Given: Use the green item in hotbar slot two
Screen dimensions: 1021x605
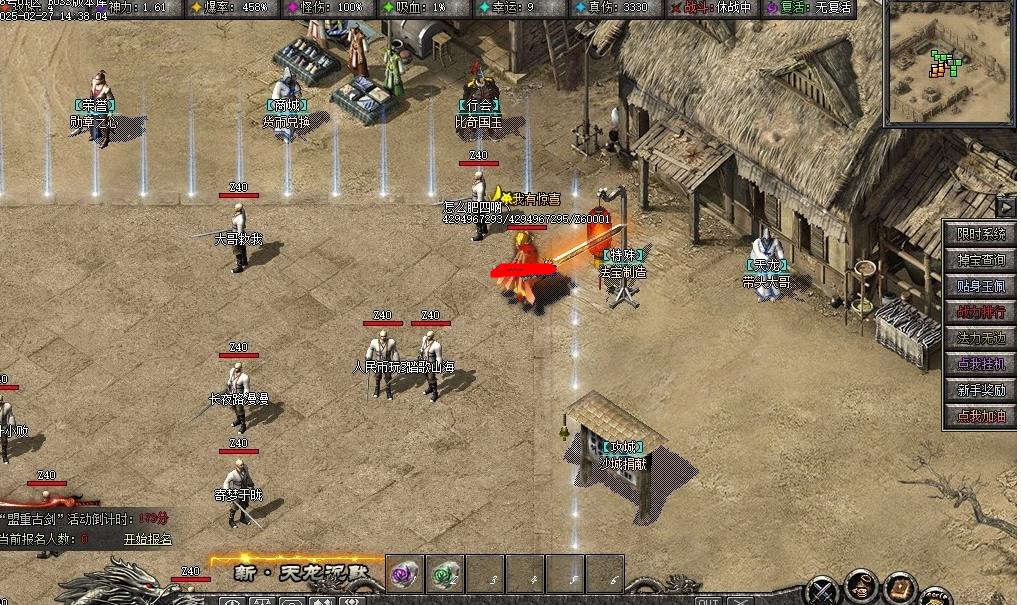Looking at the screenshot, I should [x=444, y=575].
